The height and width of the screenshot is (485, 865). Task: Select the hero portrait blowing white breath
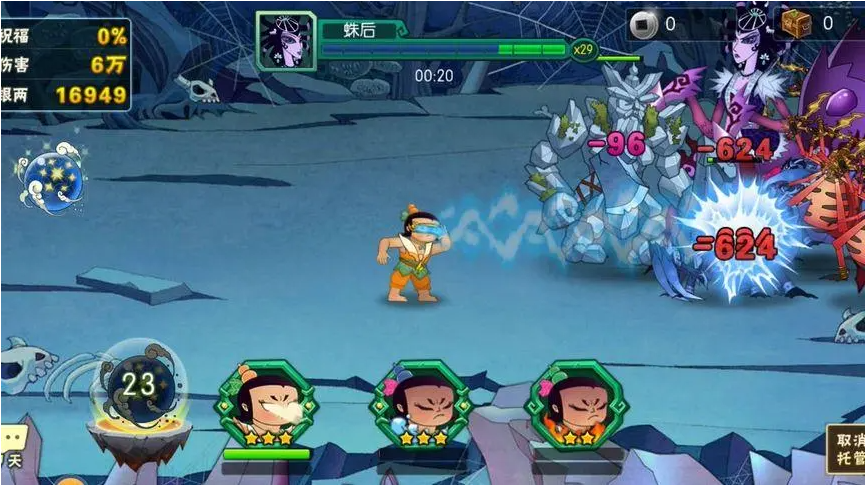point(266,405)
